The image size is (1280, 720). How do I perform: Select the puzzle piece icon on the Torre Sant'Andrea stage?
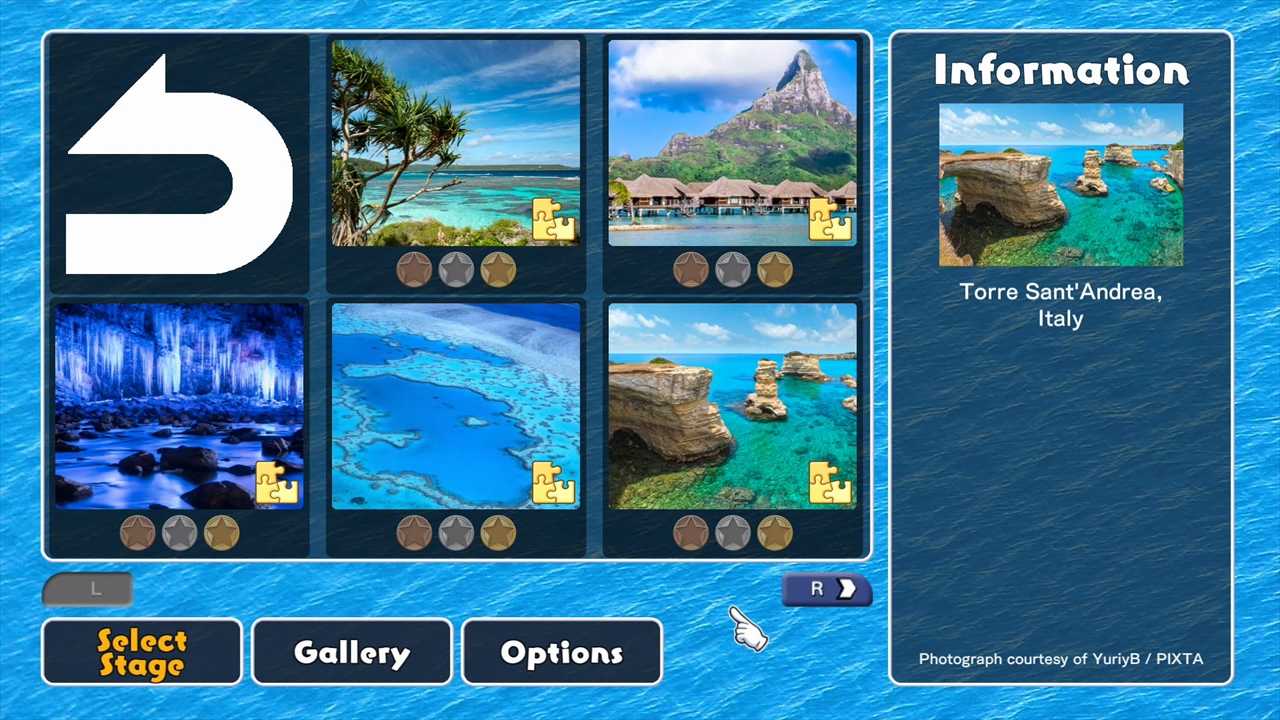pos(832,483)
